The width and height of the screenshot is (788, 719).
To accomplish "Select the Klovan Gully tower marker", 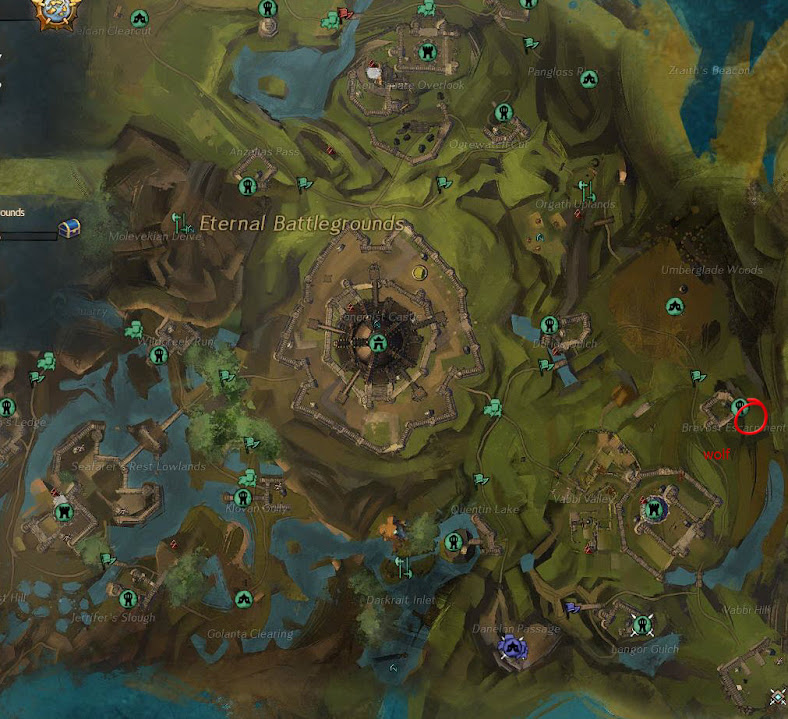I will click(243, 497).
